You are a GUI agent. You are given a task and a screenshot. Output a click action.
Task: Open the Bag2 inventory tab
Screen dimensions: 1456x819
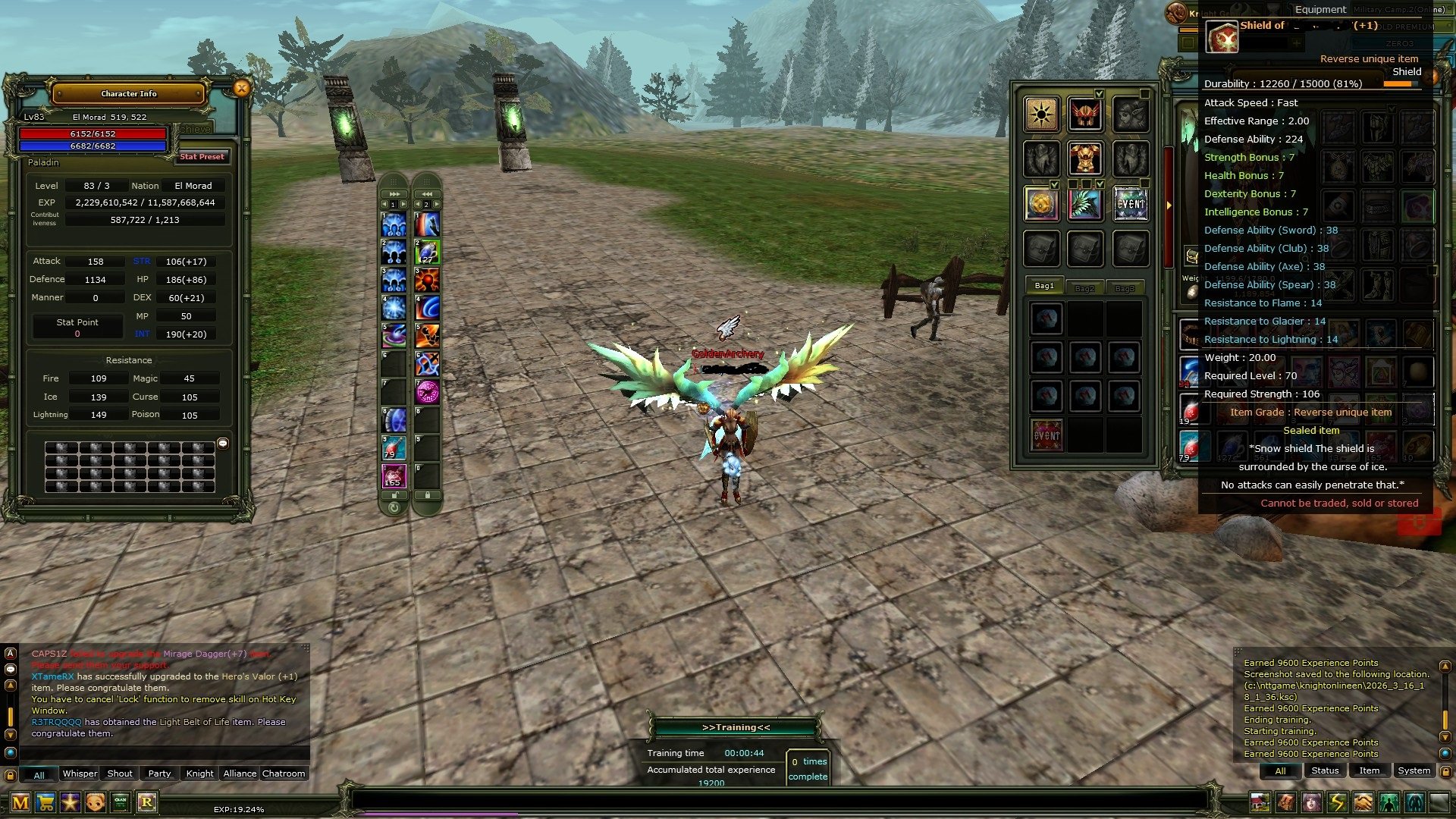click(x=1086, y=287)
